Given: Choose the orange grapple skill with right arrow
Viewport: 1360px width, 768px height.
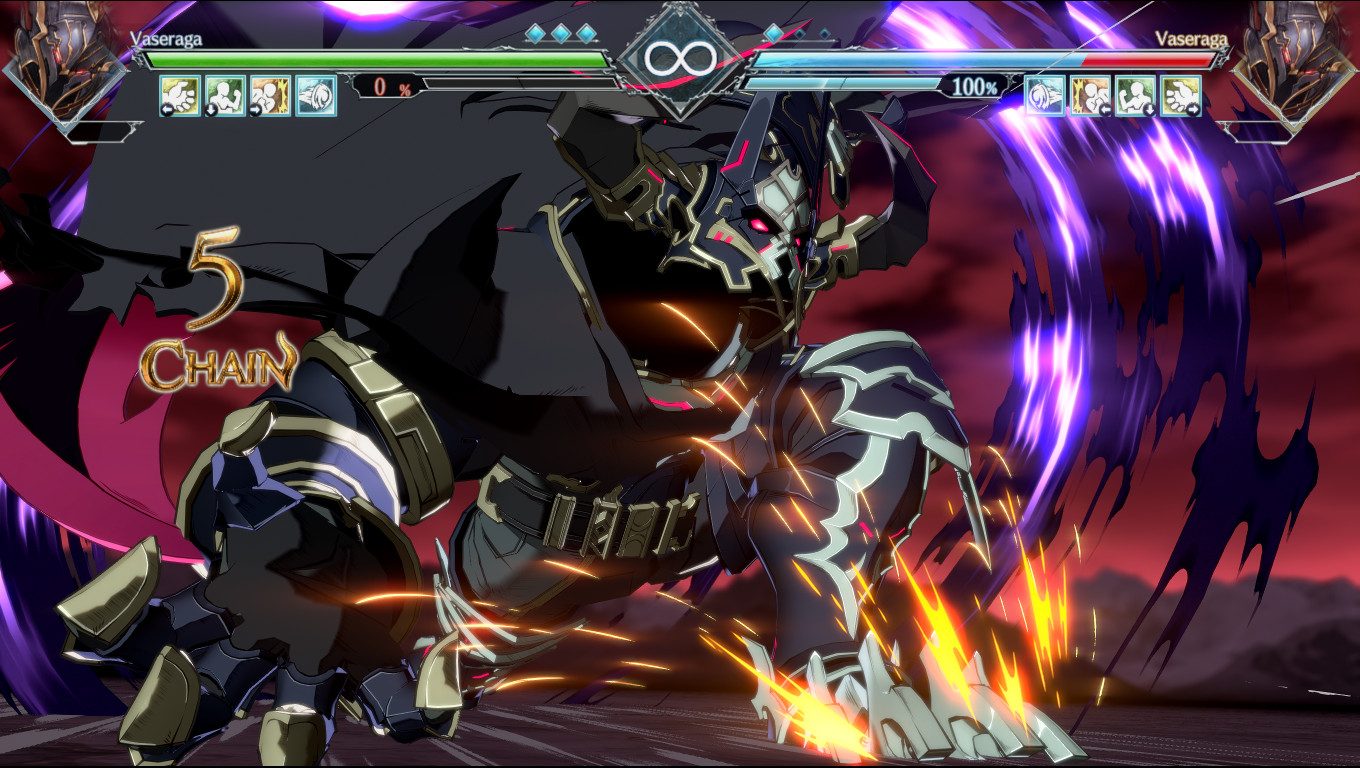Looking at the screenshot, I should tap(271, 96).
